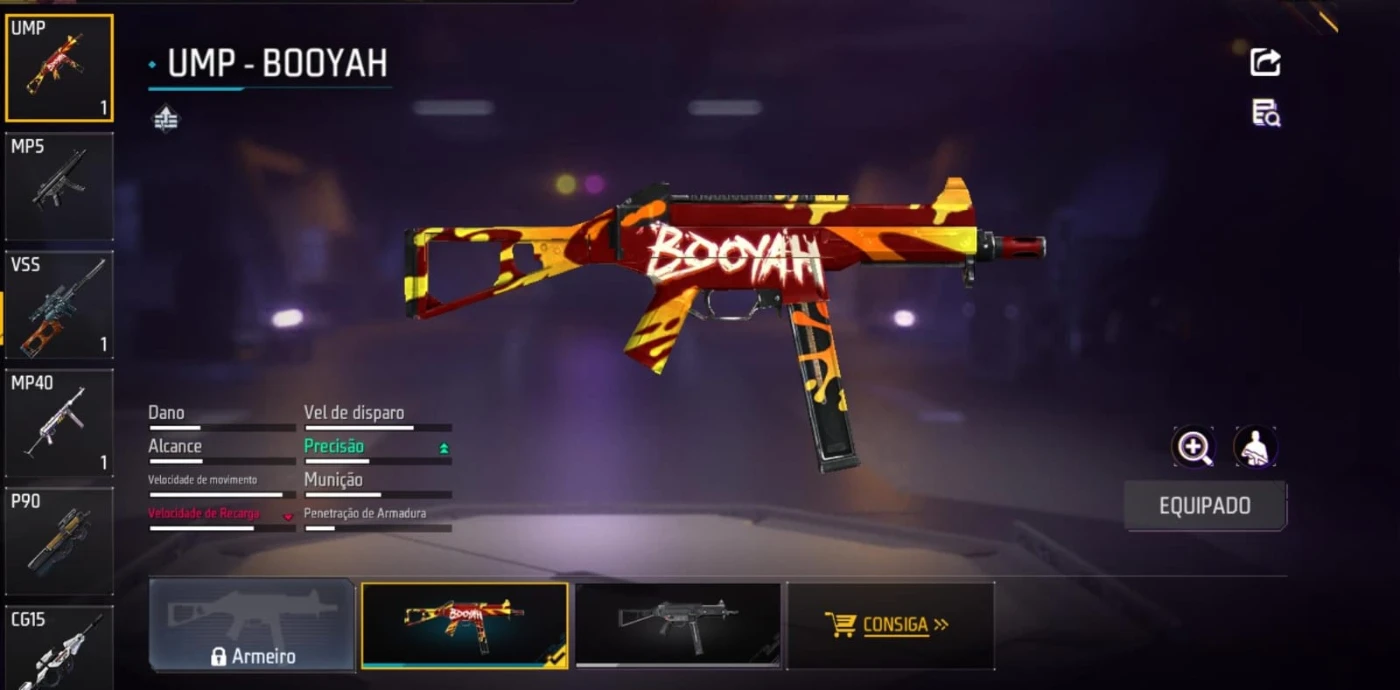Select the CG15 weapon slot
This screenshot has height=690, width=1400.
[x=58, y=646]
